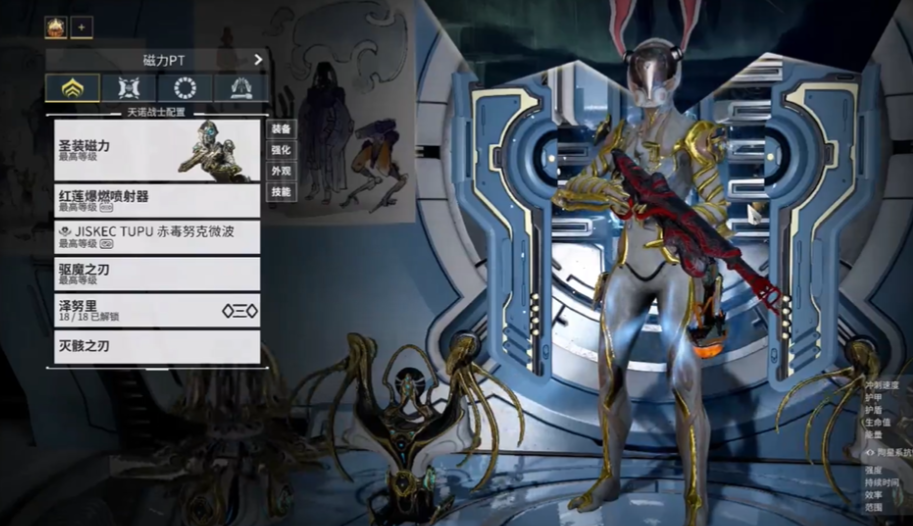Select the 泽努里 focus school row

click(x=157, y=310)
